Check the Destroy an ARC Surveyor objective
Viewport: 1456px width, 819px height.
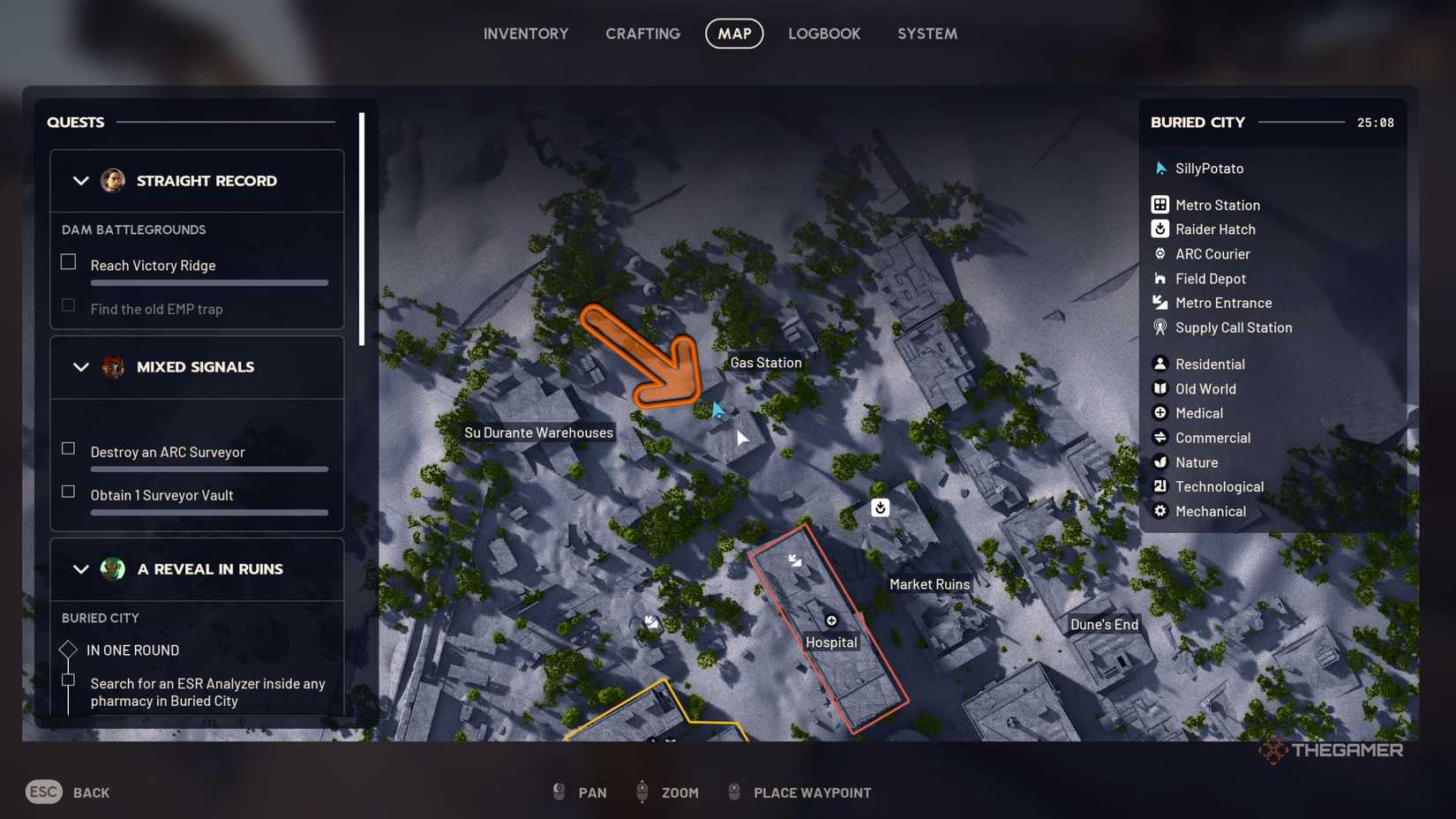pos(68,447)
